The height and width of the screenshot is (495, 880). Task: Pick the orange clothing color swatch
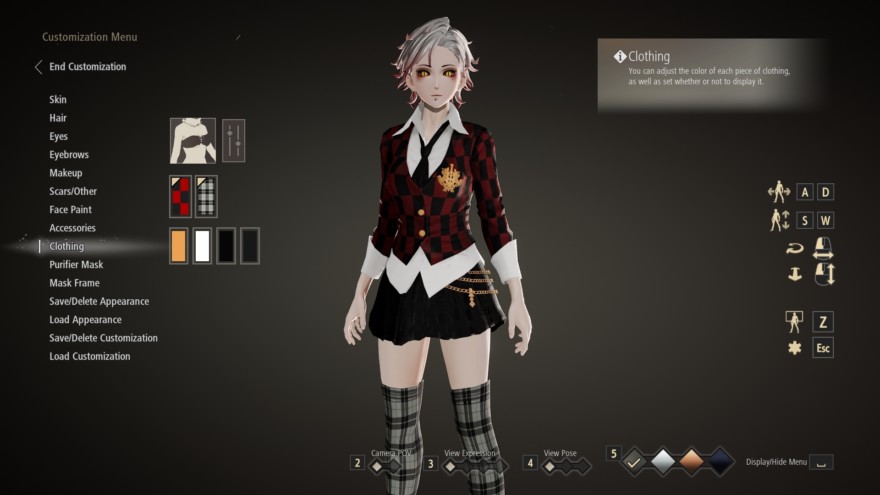(179, 246)
